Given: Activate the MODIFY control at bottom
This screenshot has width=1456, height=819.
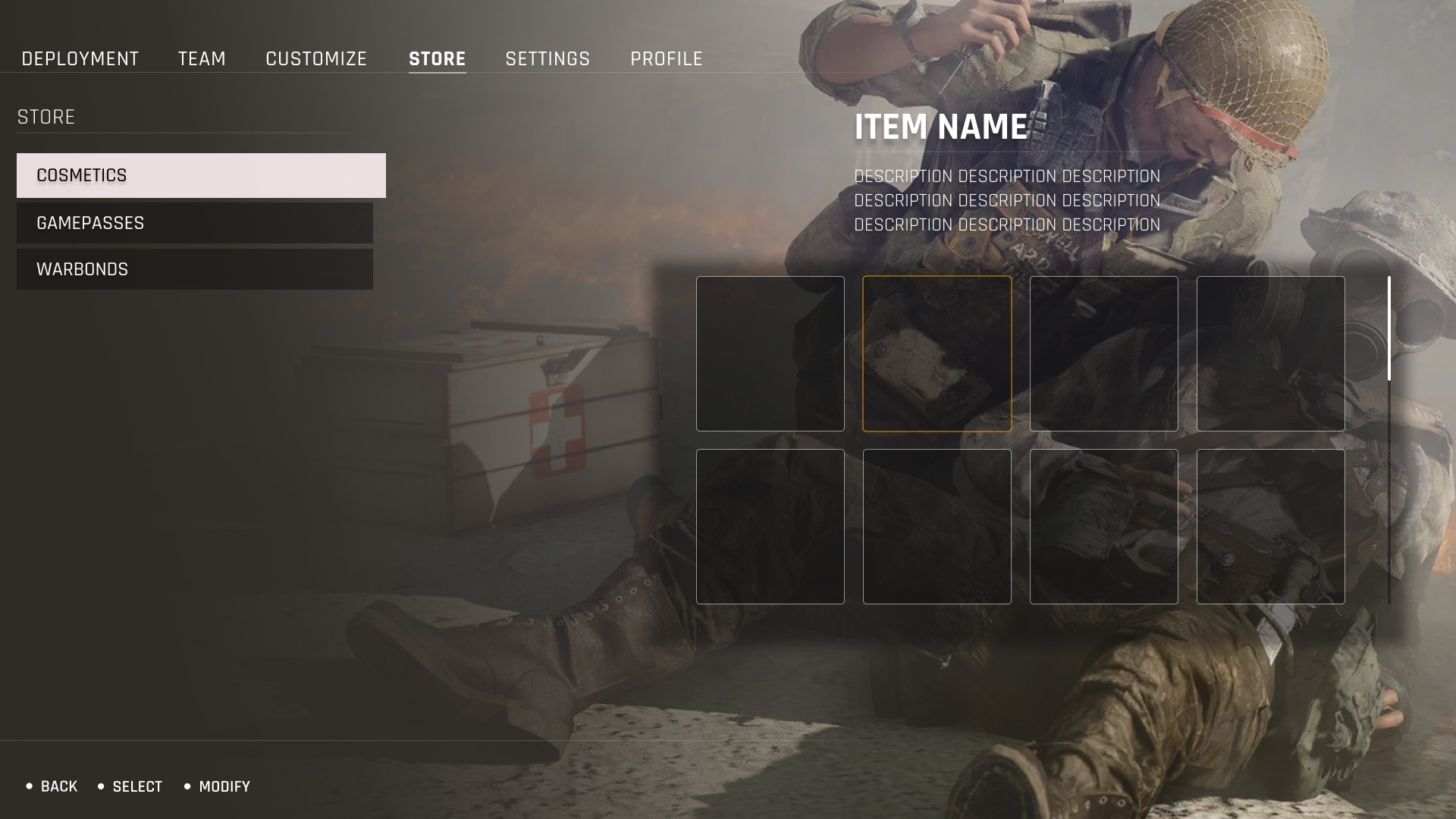Looking at the screenshot, I should (224, 786).
